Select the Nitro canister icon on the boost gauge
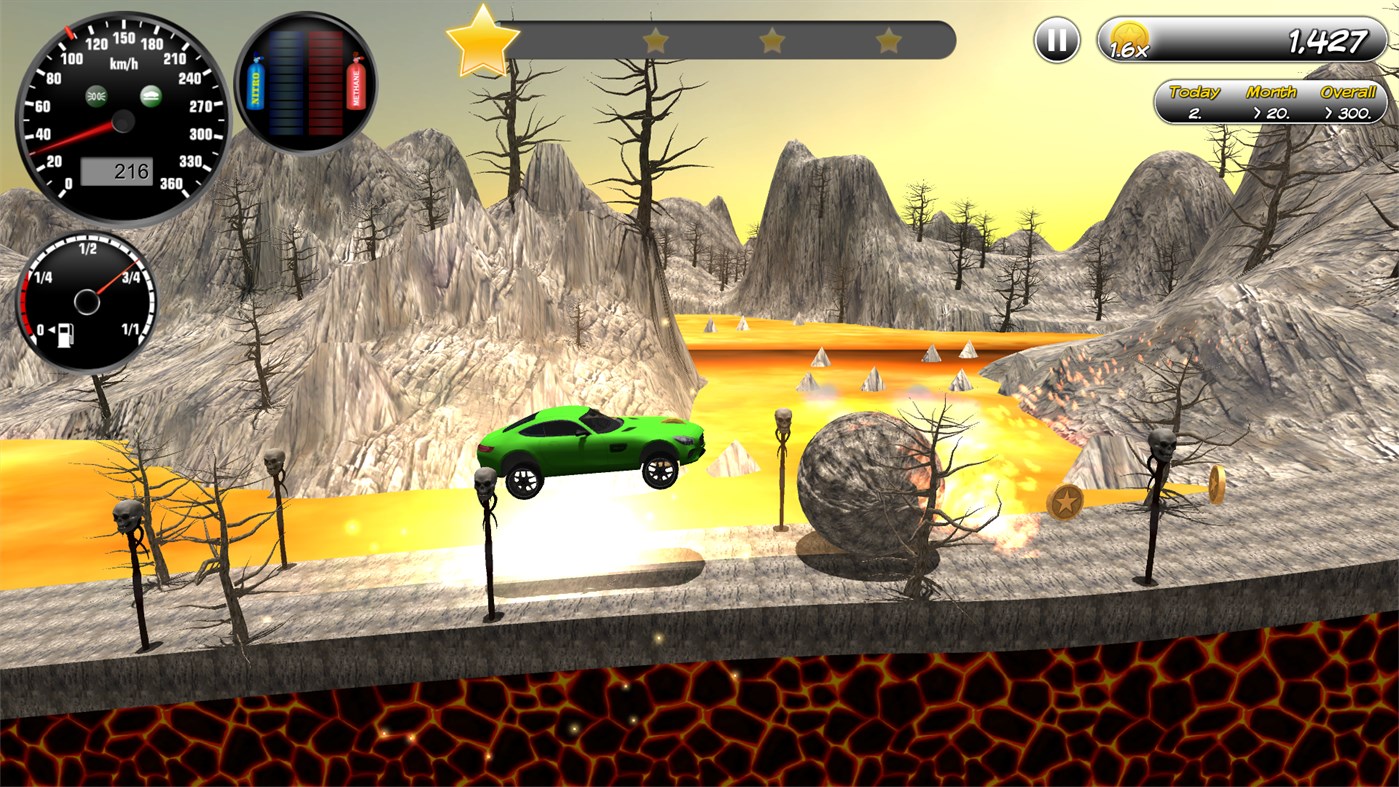 pos(255,83)
